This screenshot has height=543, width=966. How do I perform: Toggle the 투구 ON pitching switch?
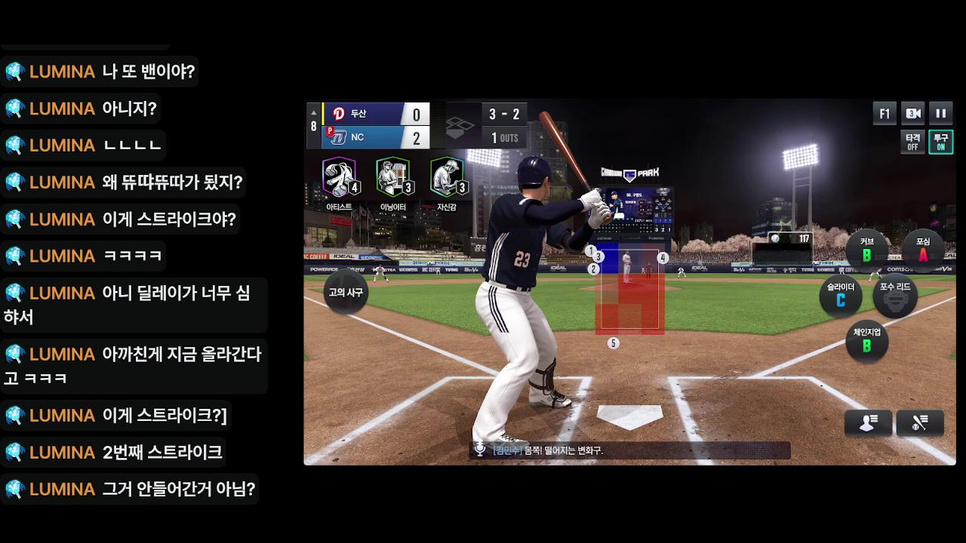tap(940, 142)
